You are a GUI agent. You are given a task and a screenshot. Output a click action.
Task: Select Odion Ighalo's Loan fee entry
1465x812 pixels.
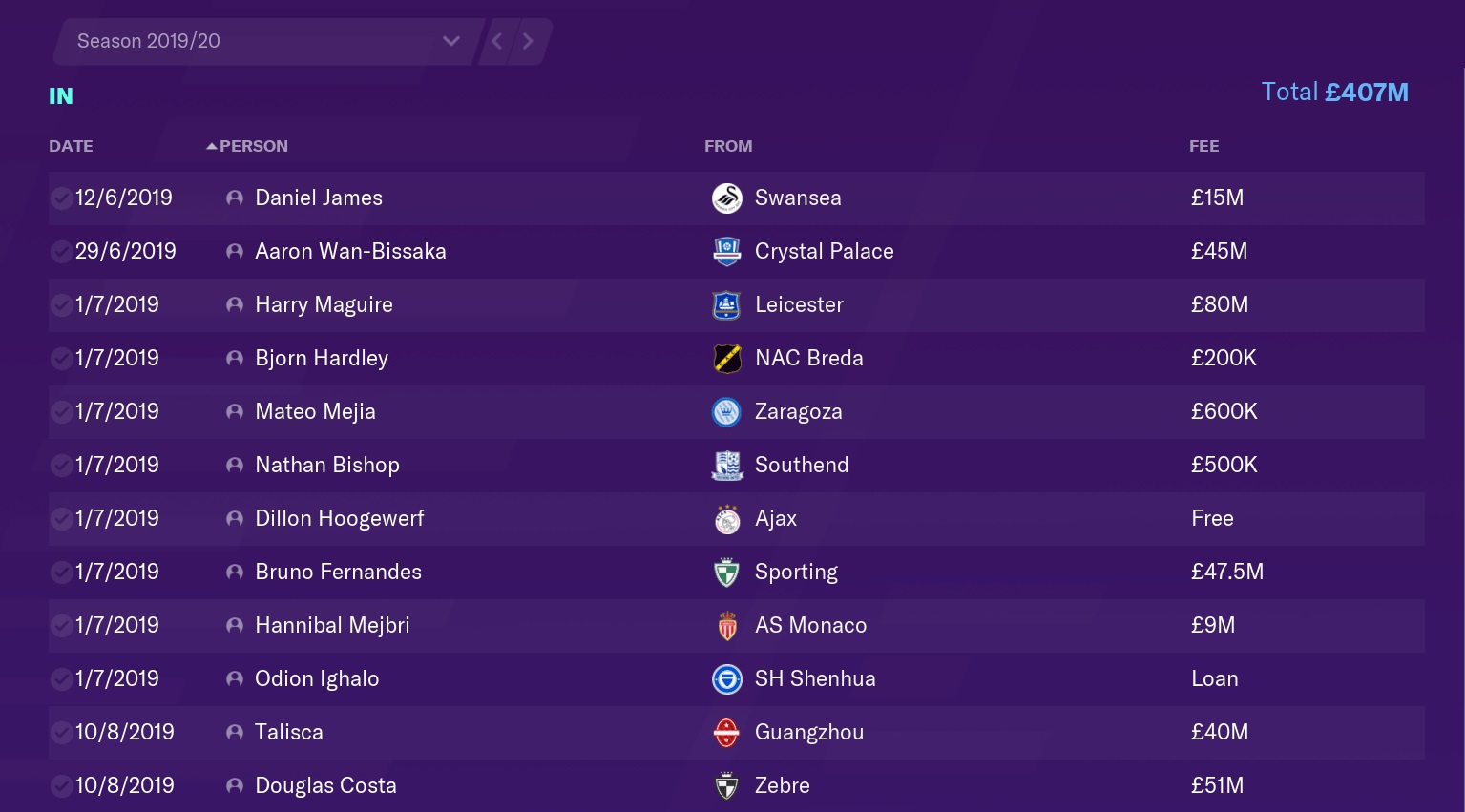coord(1214,678)
